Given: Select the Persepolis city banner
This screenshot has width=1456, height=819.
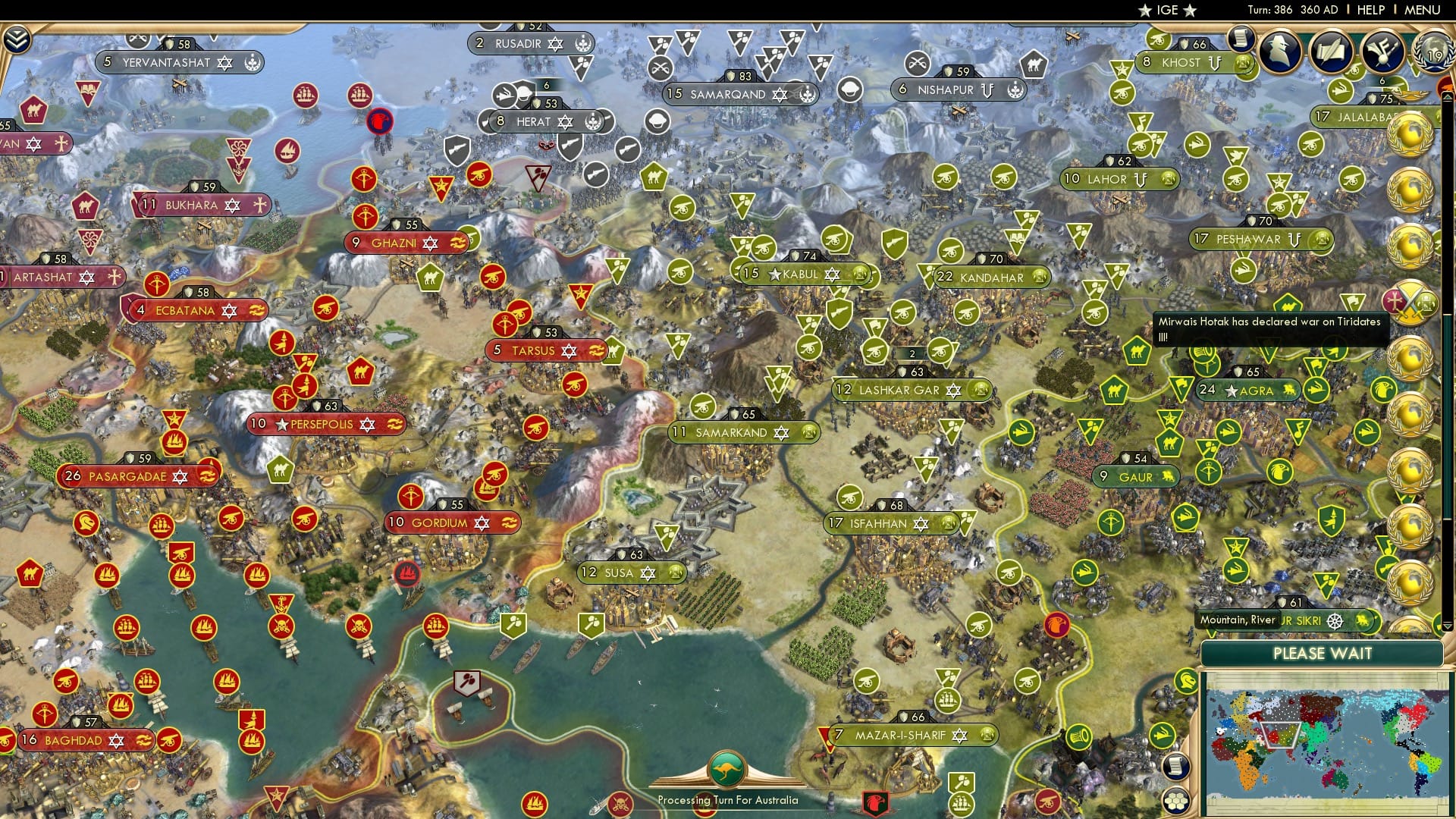Looking at the screenshot, I should coord(326,425).
